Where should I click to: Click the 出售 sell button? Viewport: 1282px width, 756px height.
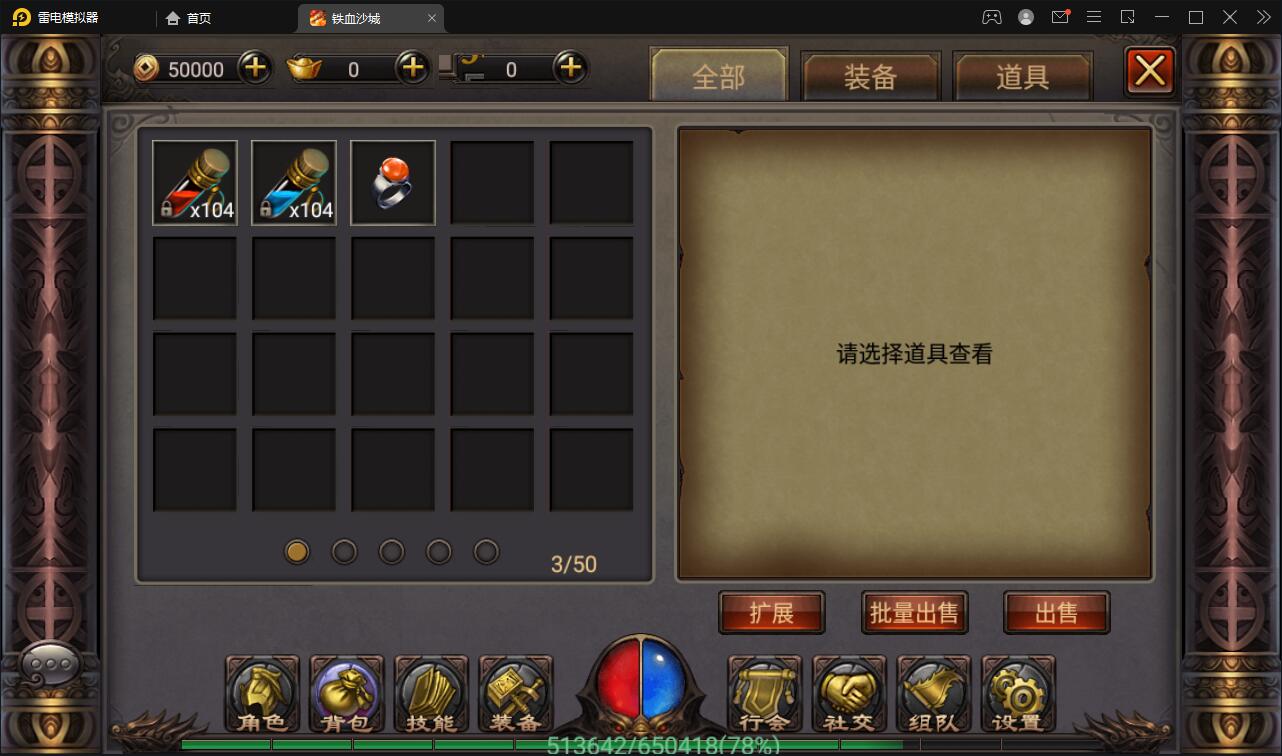tap(1056, 612)
